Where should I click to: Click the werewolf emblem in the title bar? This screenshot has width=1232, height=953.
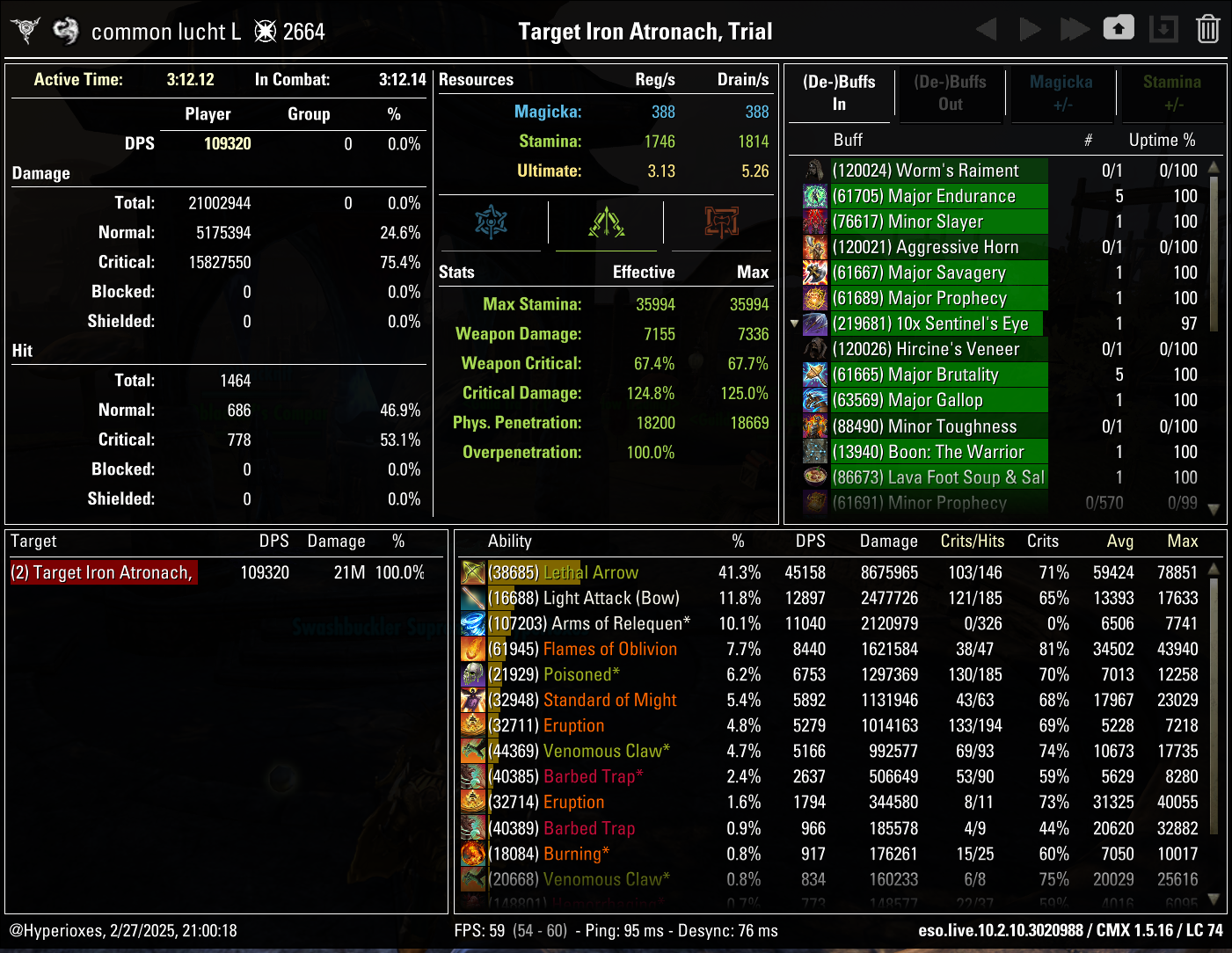click(x=26, y=29)
